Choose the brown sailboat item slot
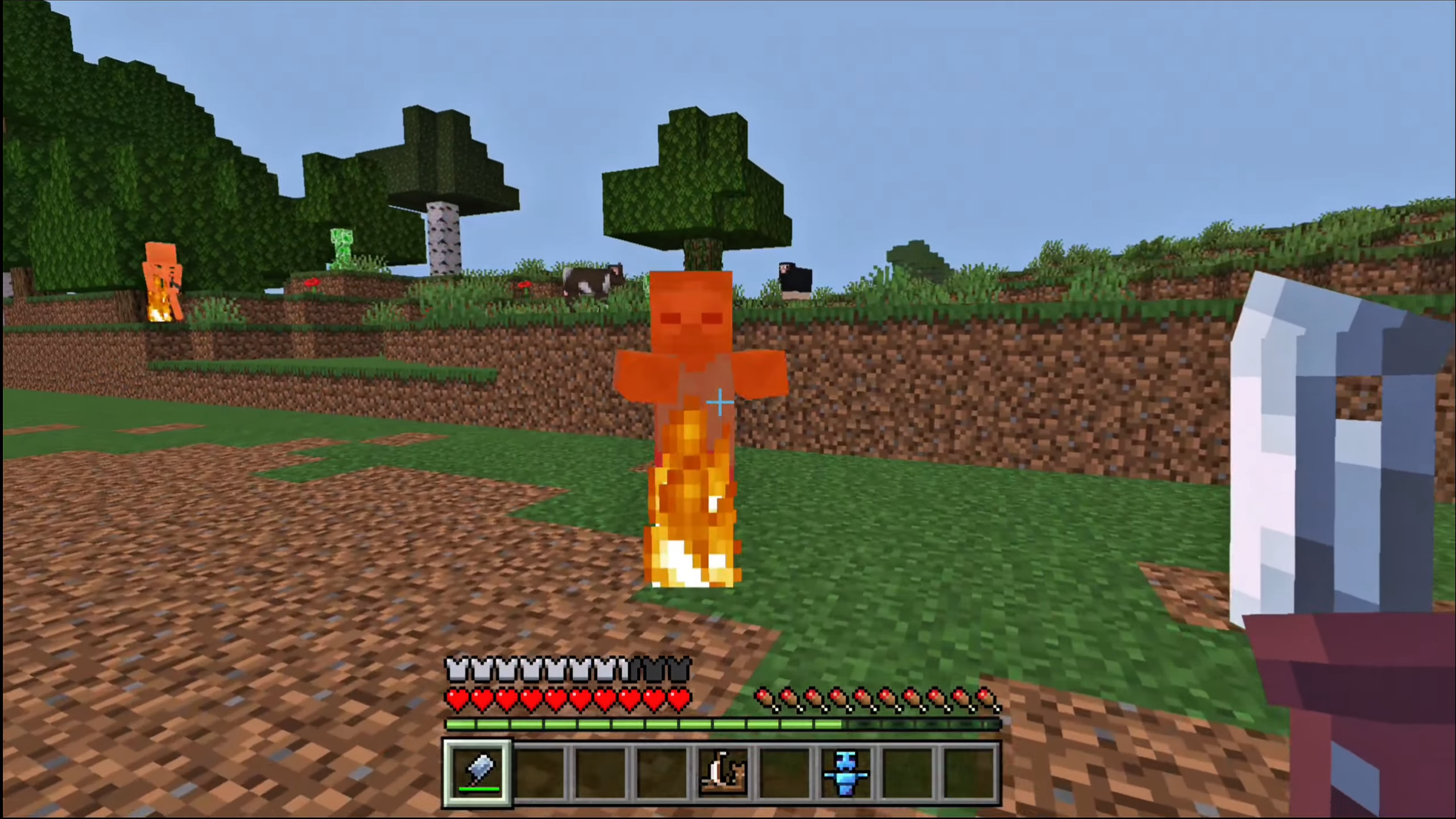Image resolution: width=1456 pixels, height=819 pixels. [x=722, y=773]
